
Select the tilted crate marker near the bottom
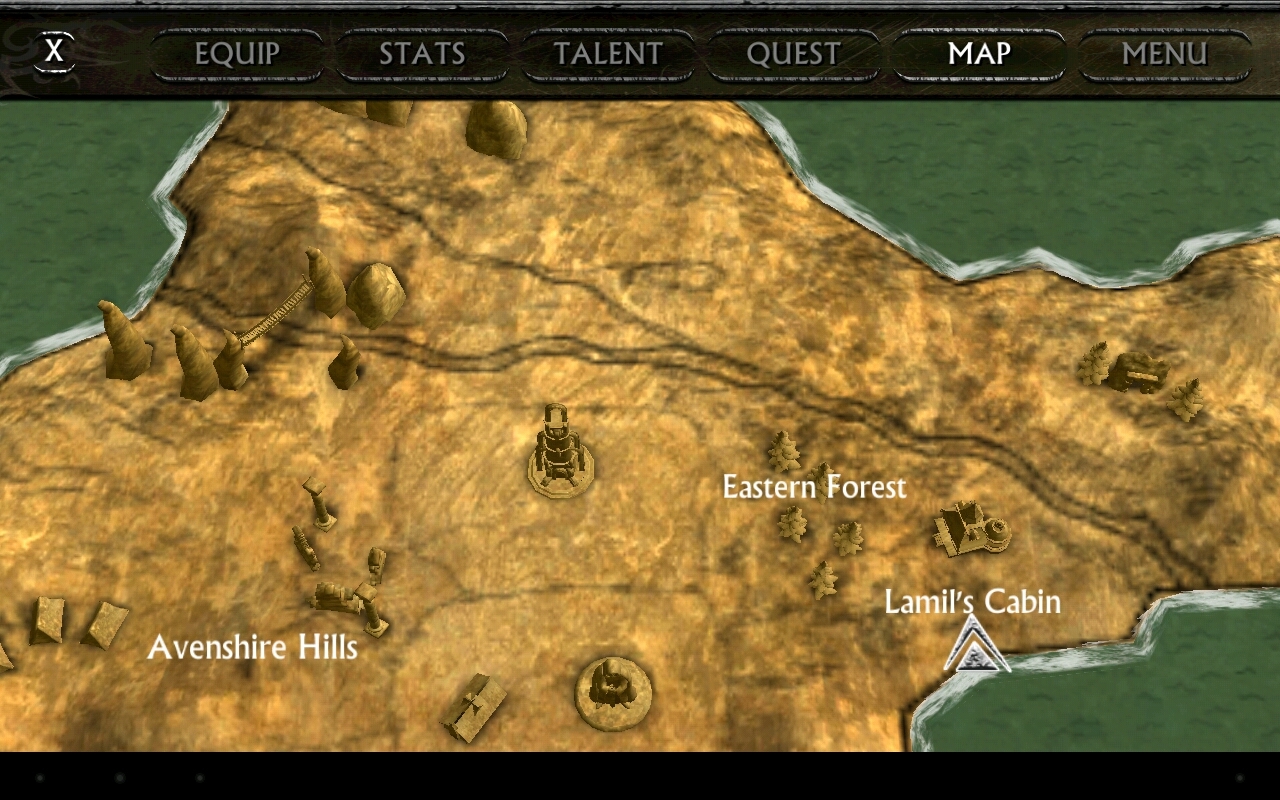475,705
